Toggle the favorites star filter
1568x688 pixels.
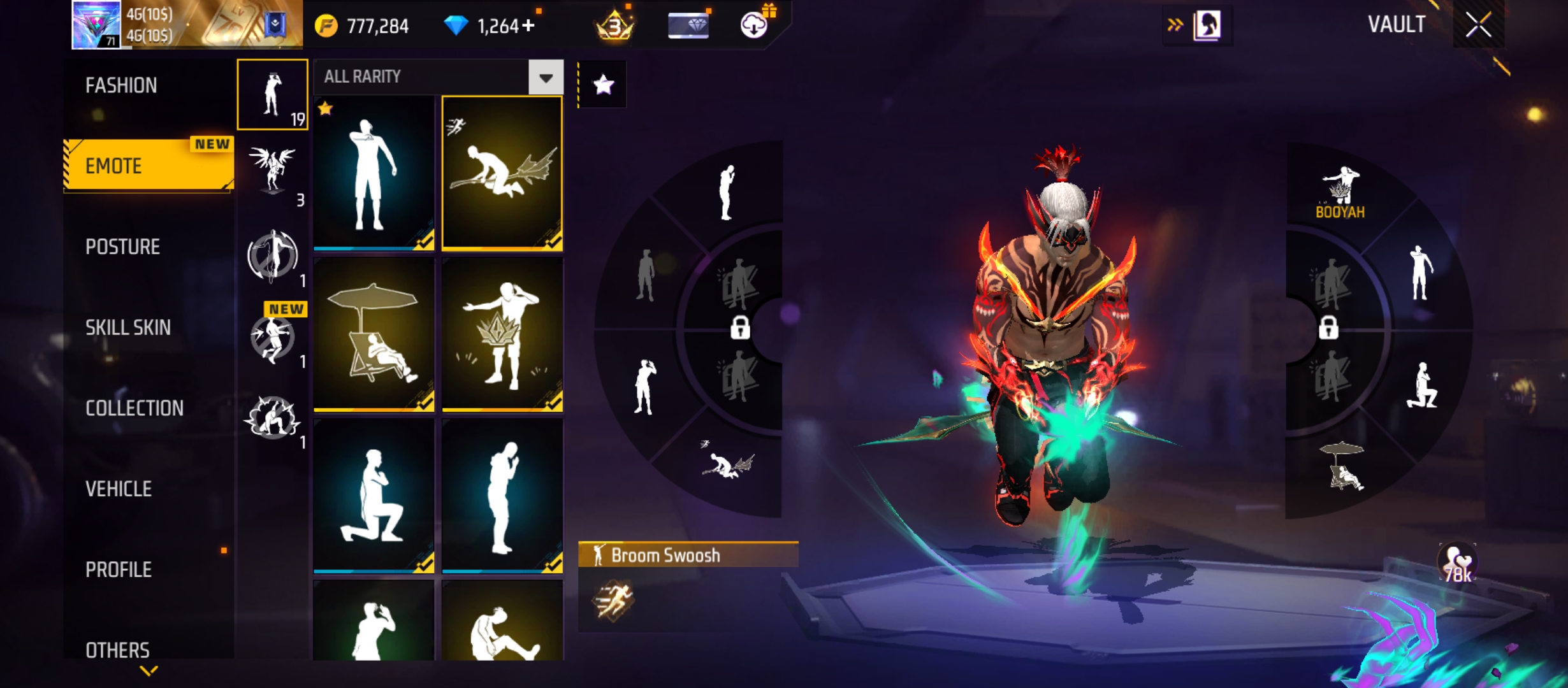603,85
